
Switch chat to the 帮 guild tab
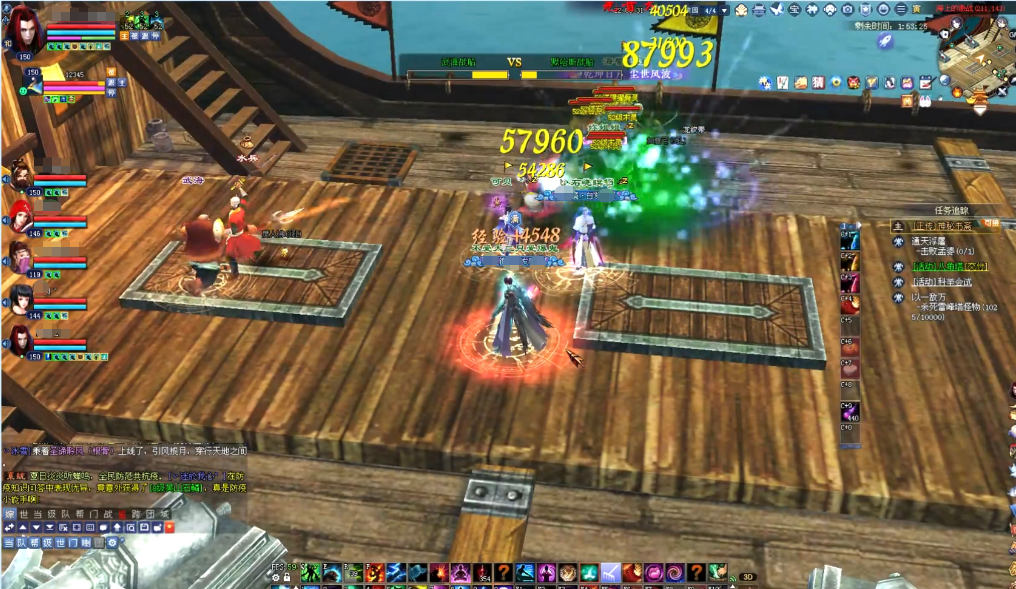[82, 514]
